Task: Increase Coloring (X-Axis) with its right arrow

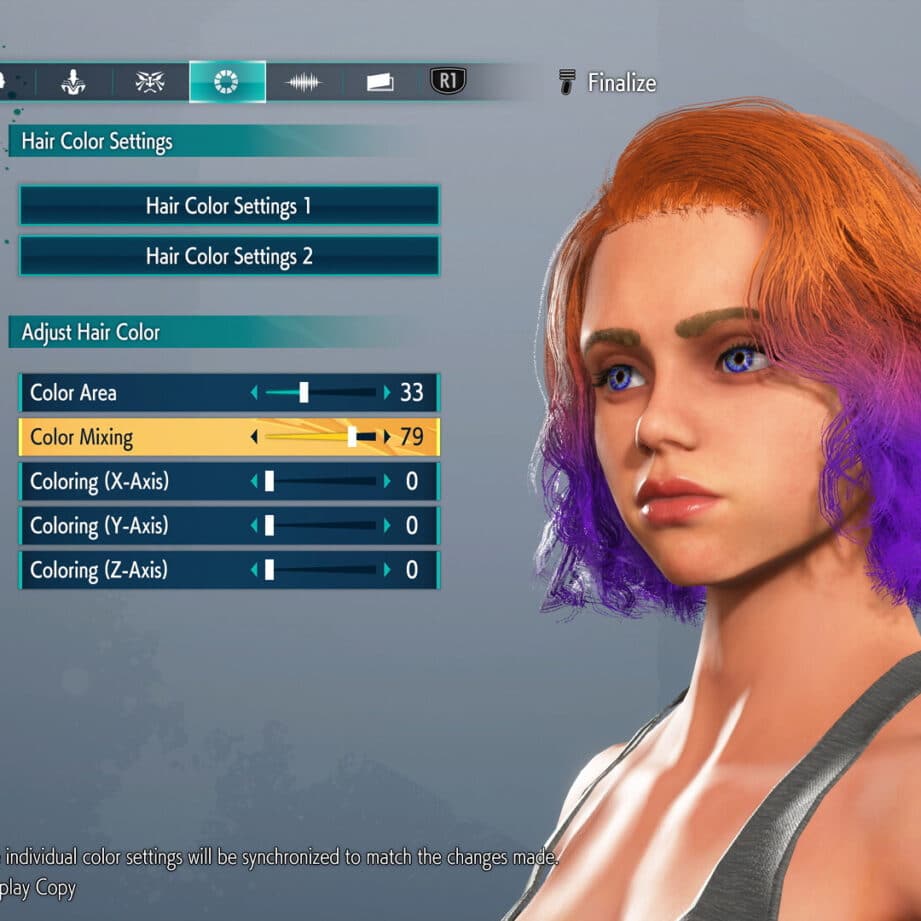Action: pos(387,482)
